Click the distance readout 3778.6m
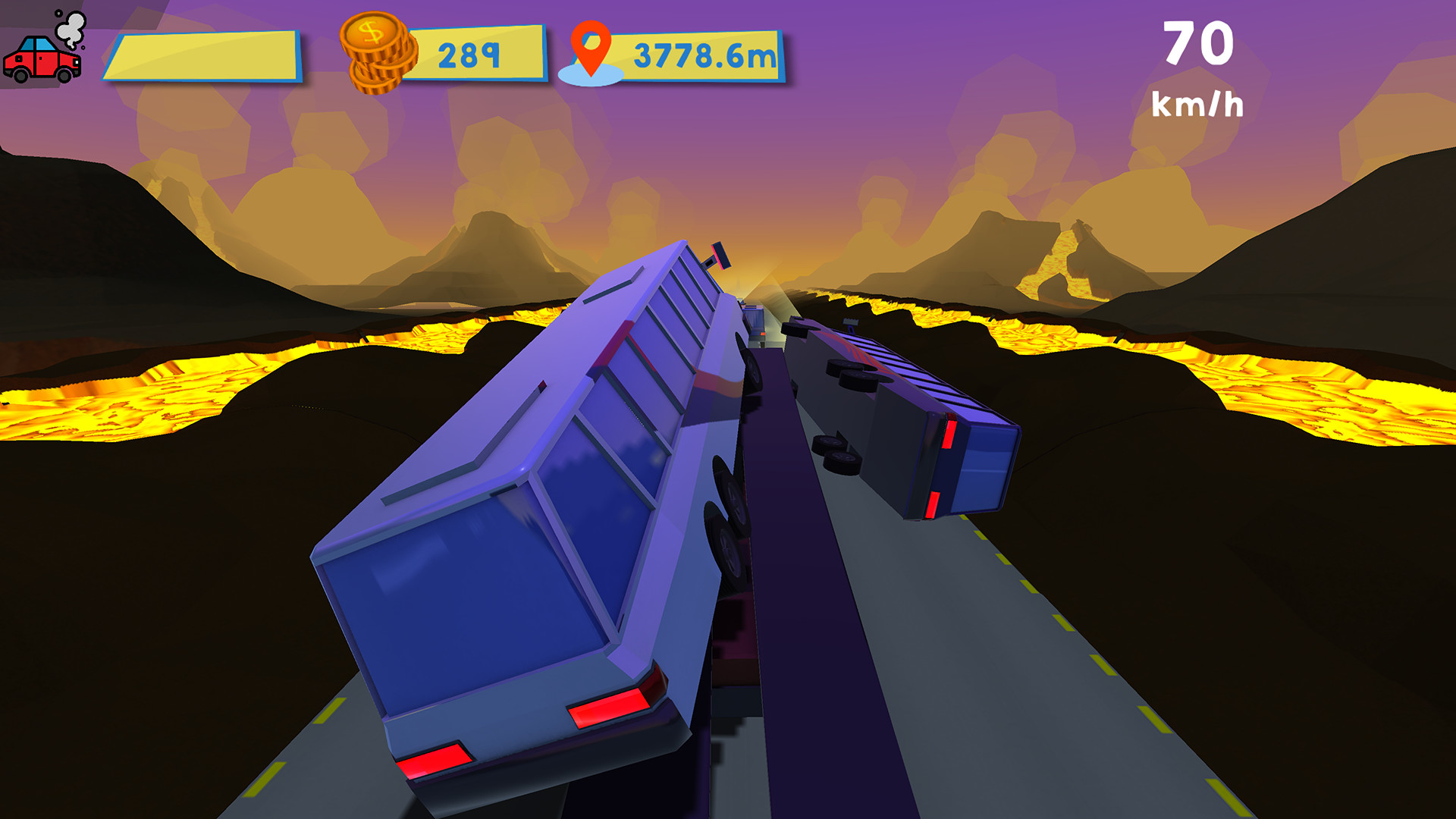1456x819 pixels. 701,53
